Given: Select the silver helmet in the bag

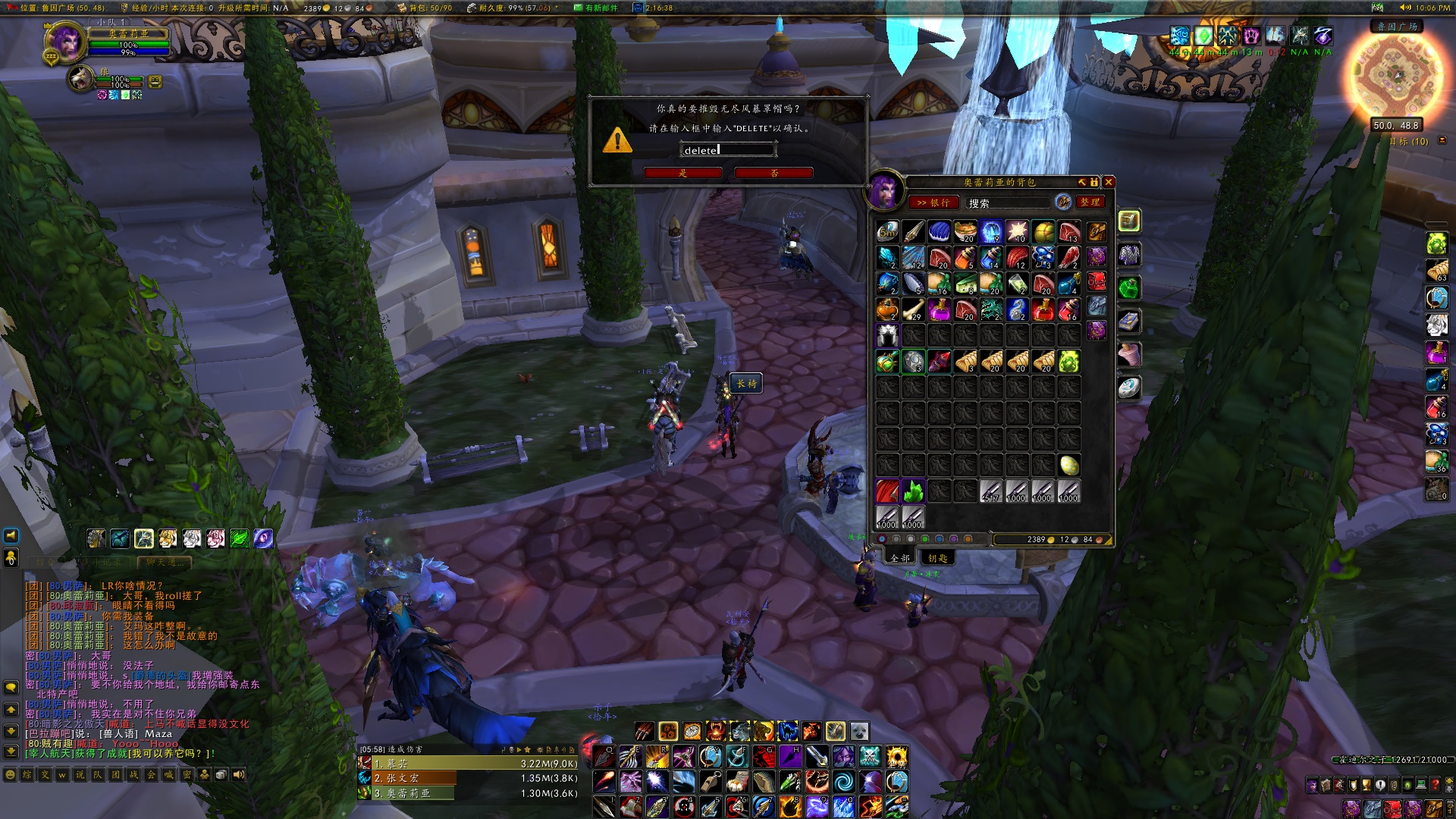Looking at the screenshot, I should pos(888,335).
